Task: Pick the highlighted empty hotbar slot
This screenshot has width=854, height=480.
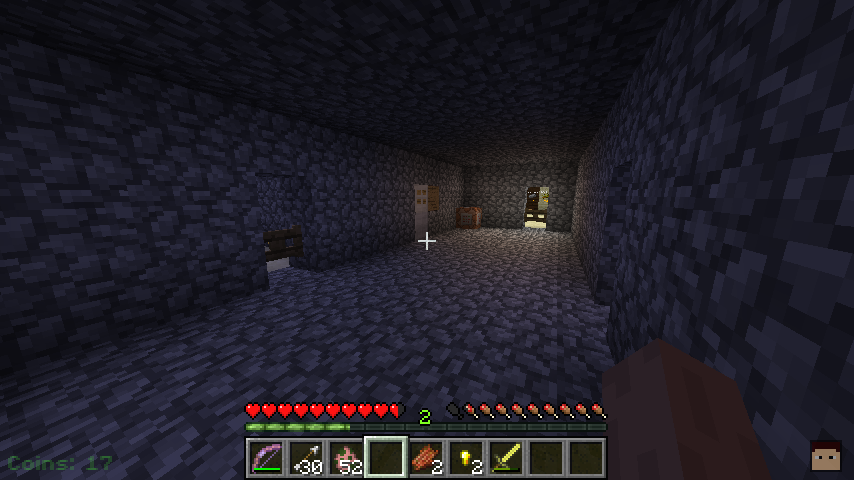Action: coord(385,458)
